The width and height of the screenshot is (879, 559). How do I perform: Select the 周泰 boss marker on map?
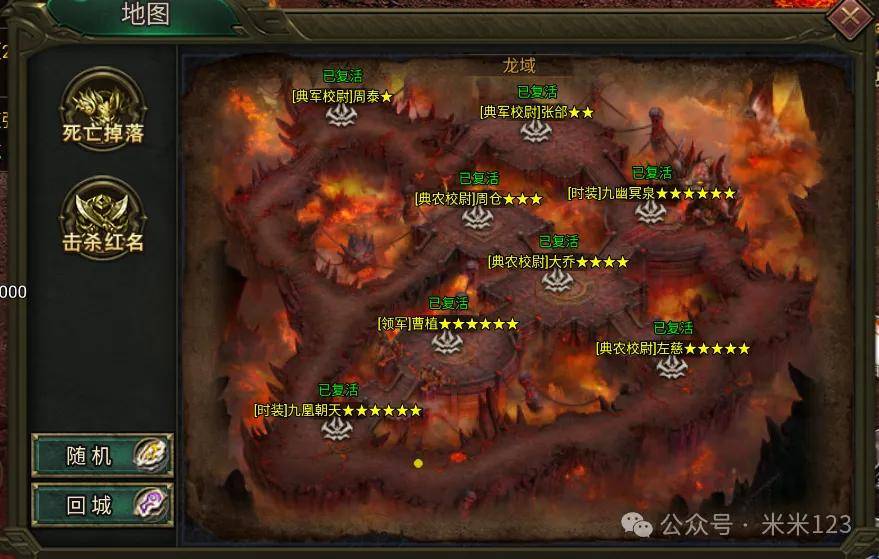[342, 114]
